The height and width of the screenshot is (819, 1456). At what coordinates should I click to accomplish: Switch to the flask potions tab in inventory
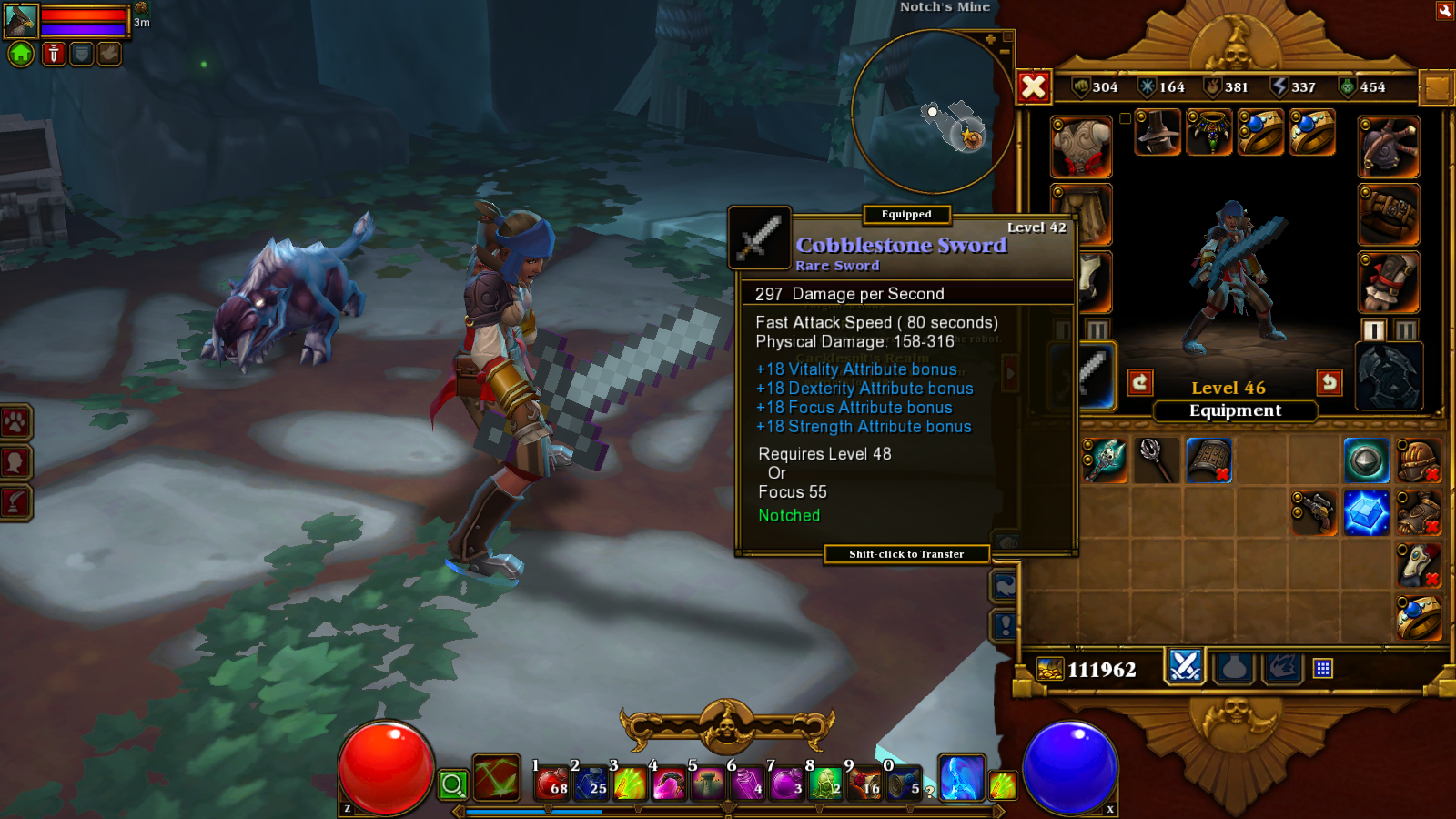(1233, 669)
